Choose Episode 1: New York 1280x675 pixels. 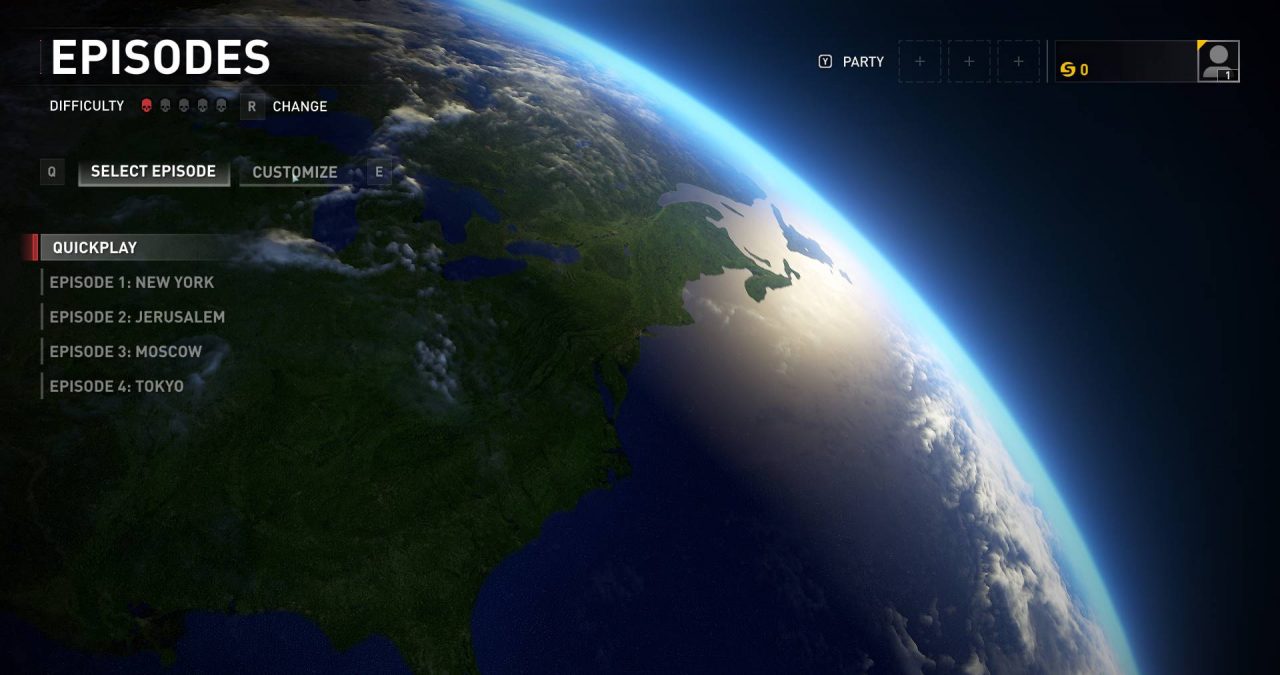tap(131, 283)
